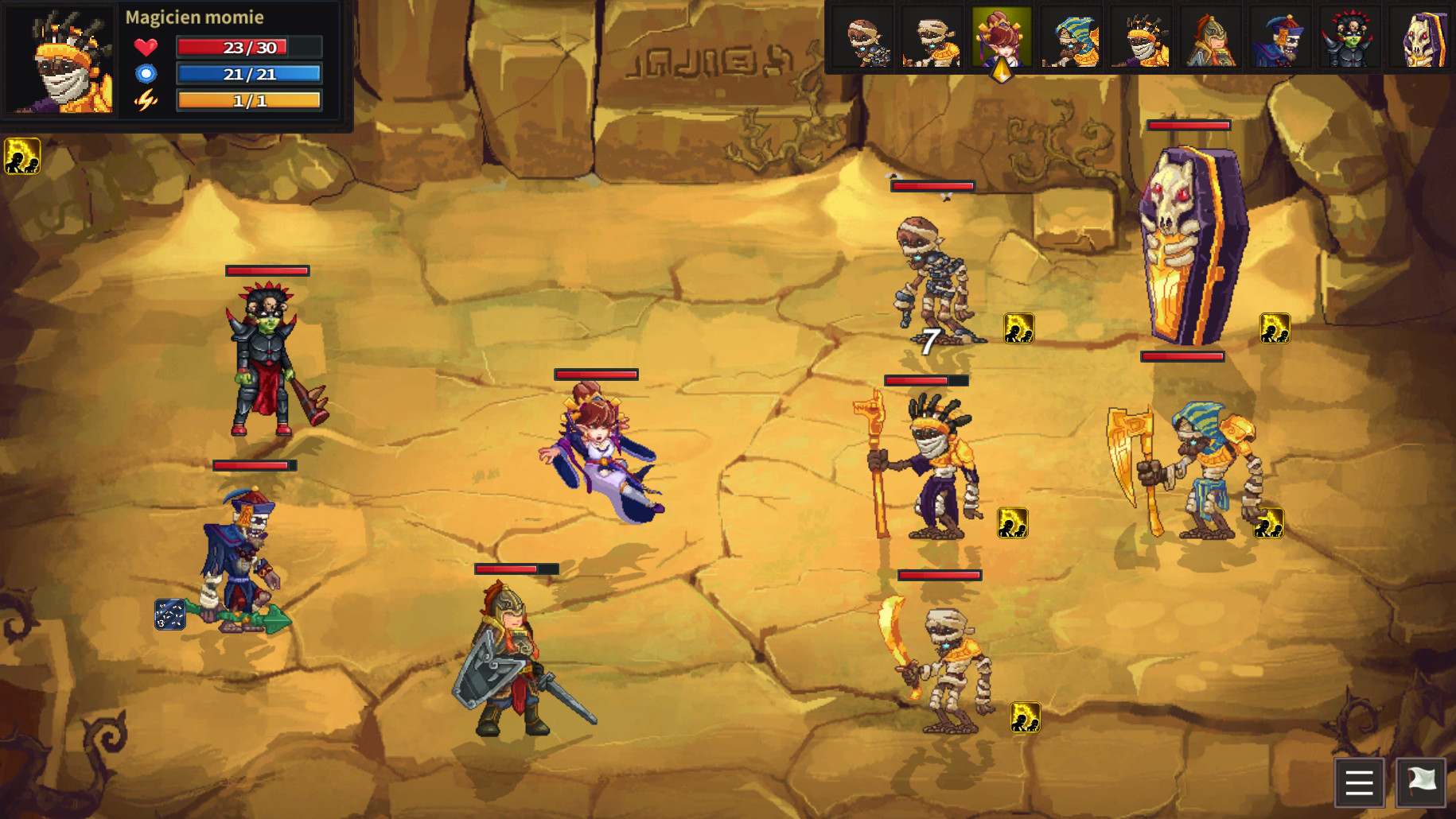Open the hamburger menu in bottom-right corner
The image size is (1456, 819).
(1359, 783)
